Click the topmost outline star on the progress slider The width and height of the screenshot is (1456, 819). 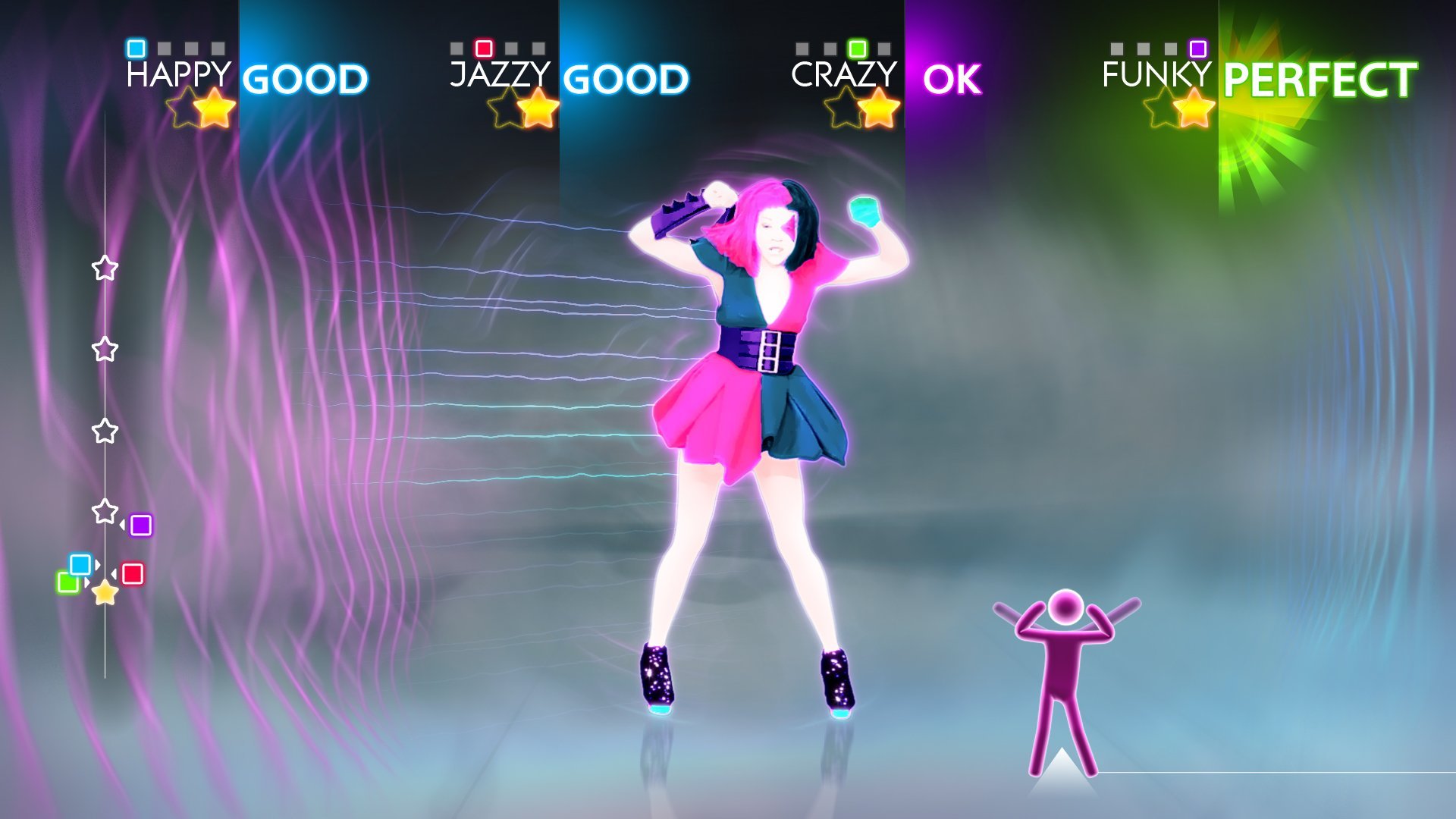point(104,266)
